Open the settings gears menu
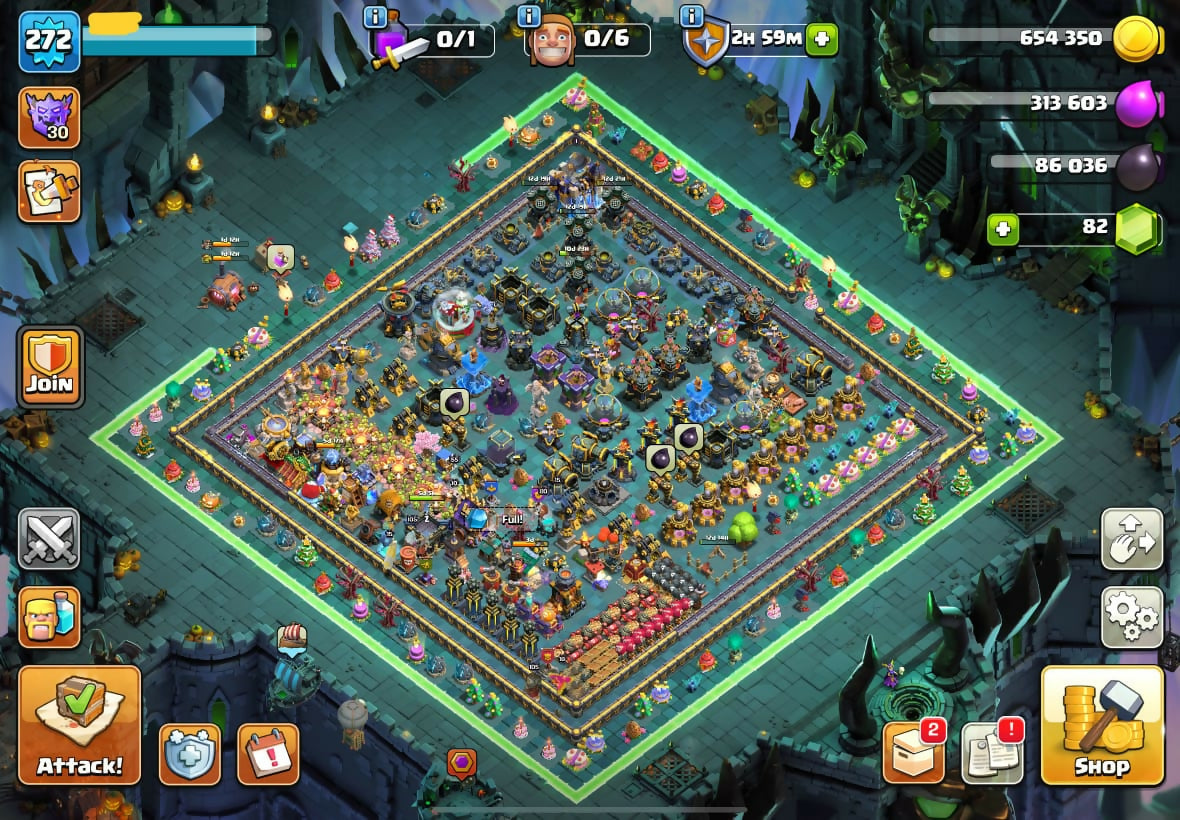 coord(1132,617)
